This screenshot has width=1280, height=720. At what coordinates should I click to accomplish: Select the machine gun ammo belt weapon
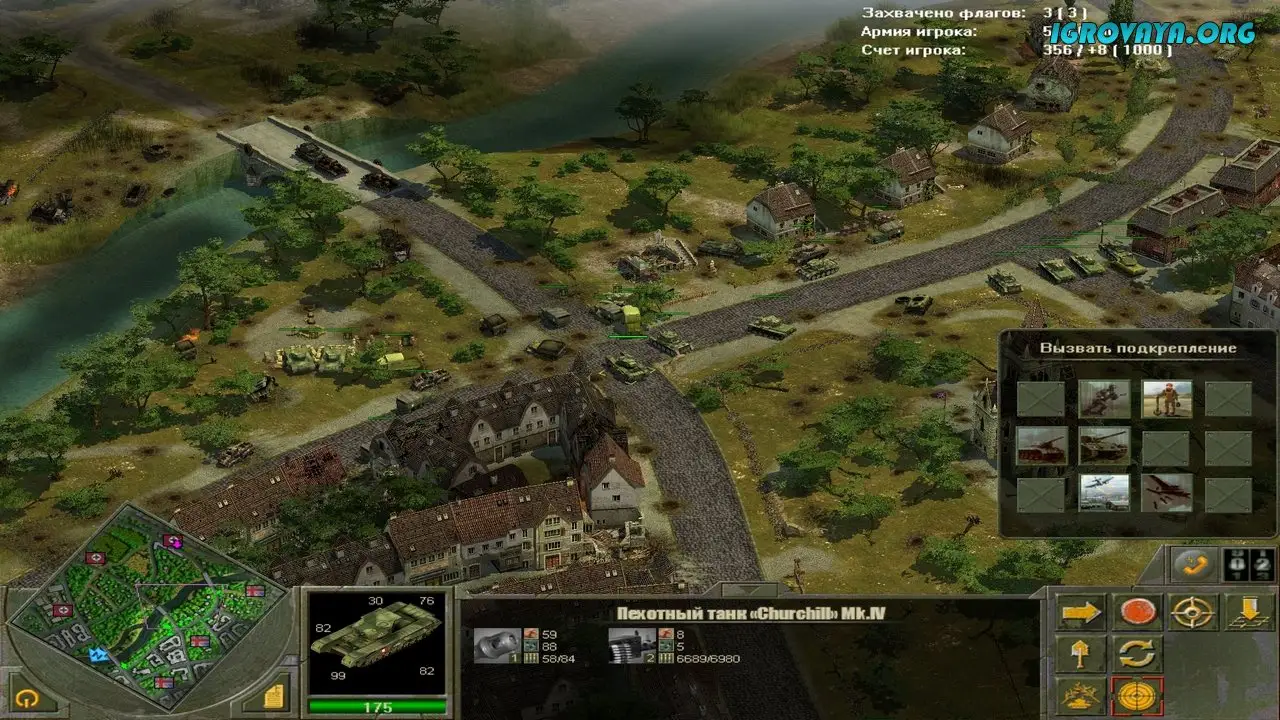[x=632, y=645]
